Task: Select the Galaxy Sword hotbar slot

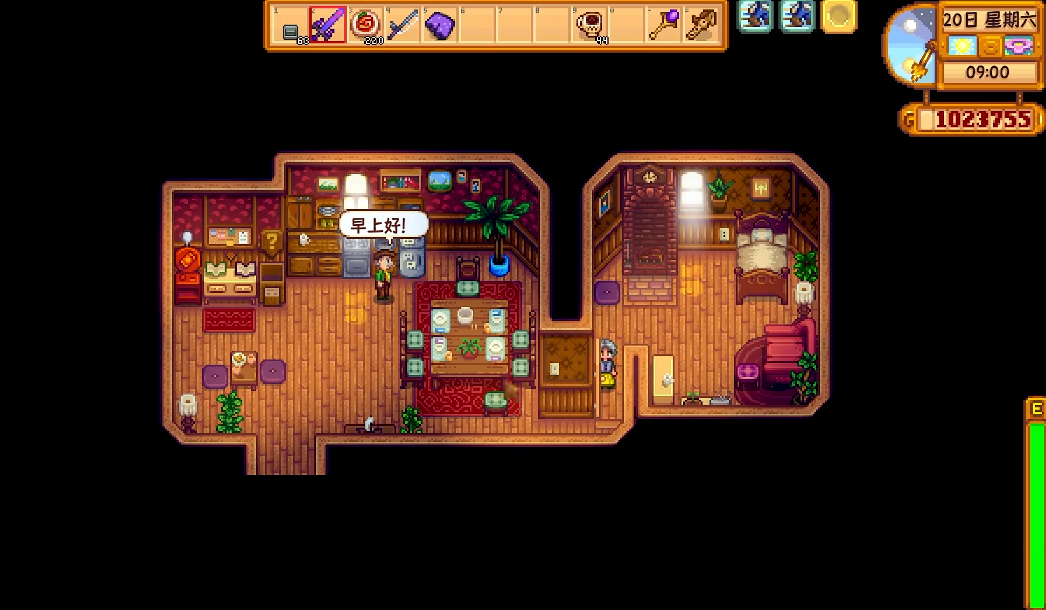Action: 327,25
